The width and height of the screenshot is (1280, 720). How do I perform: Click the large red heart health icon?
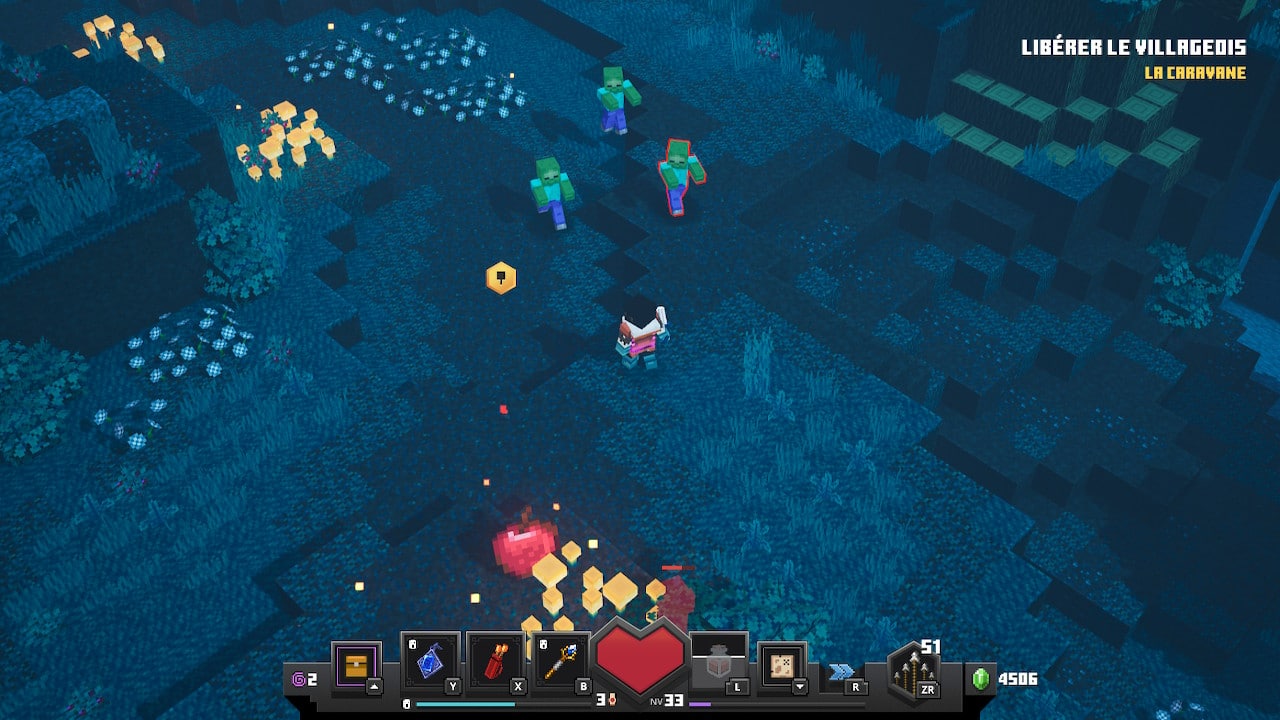(640, 657)
